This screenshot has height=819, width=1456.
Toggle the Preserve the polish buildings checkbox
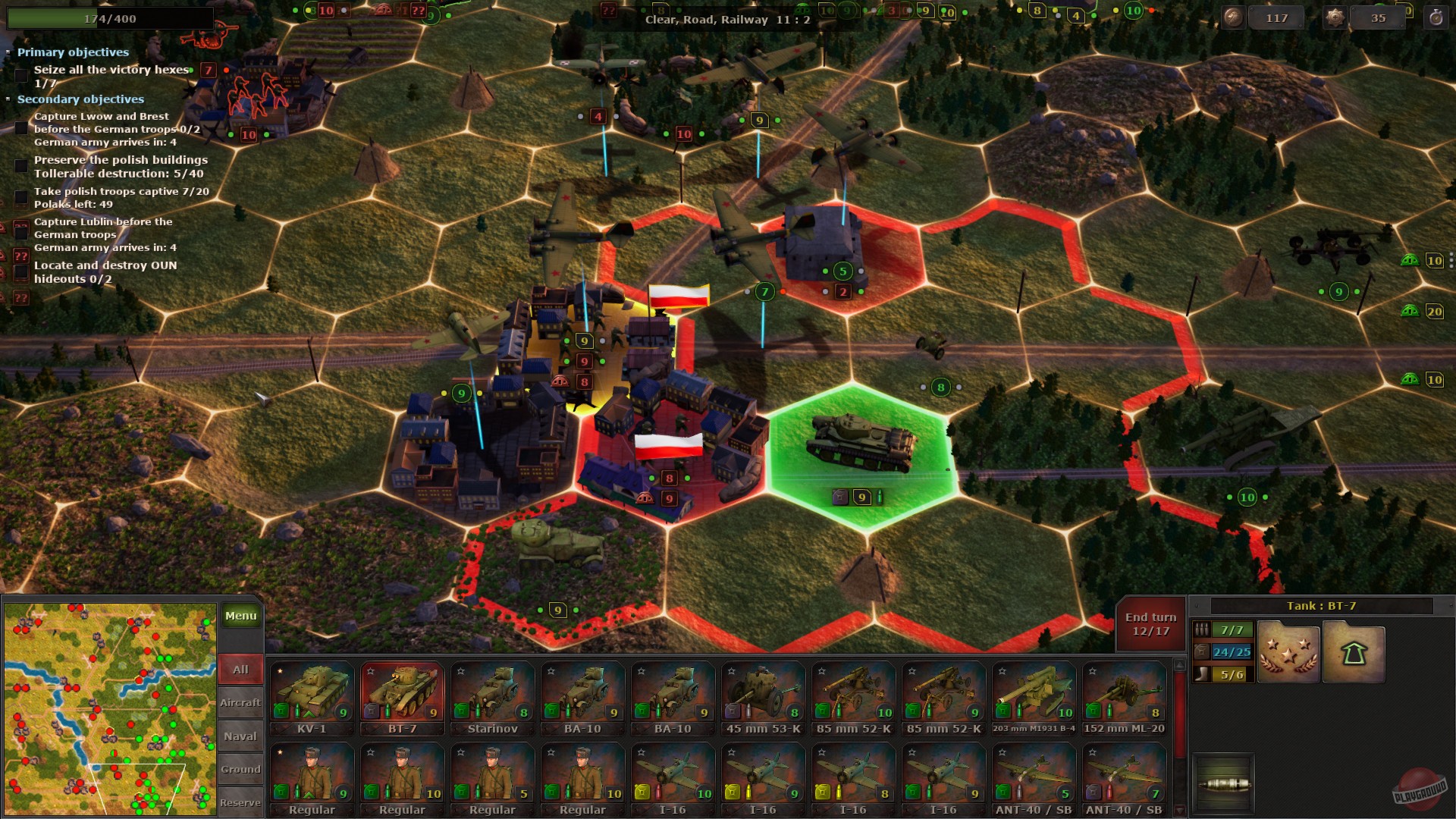point(20,166)
